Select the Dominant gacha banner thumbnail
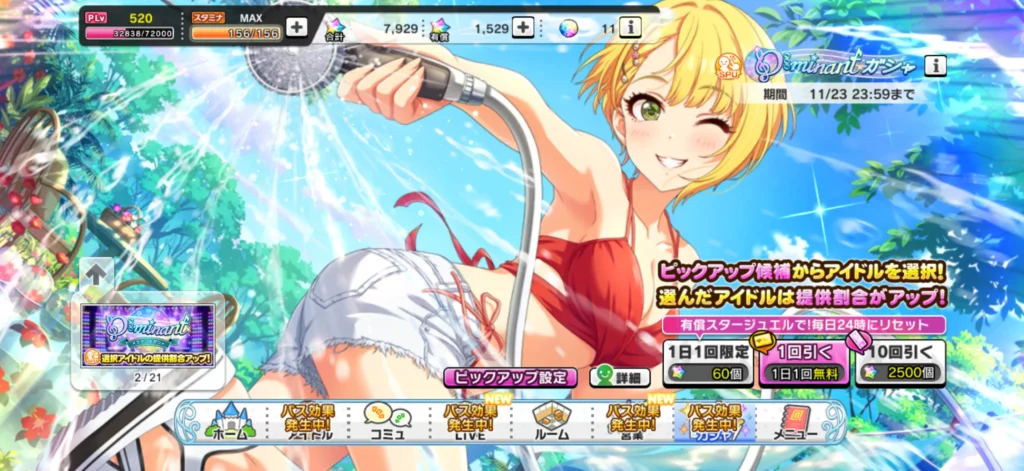This screenshot has height=471, width=1024. click(152, 334)
